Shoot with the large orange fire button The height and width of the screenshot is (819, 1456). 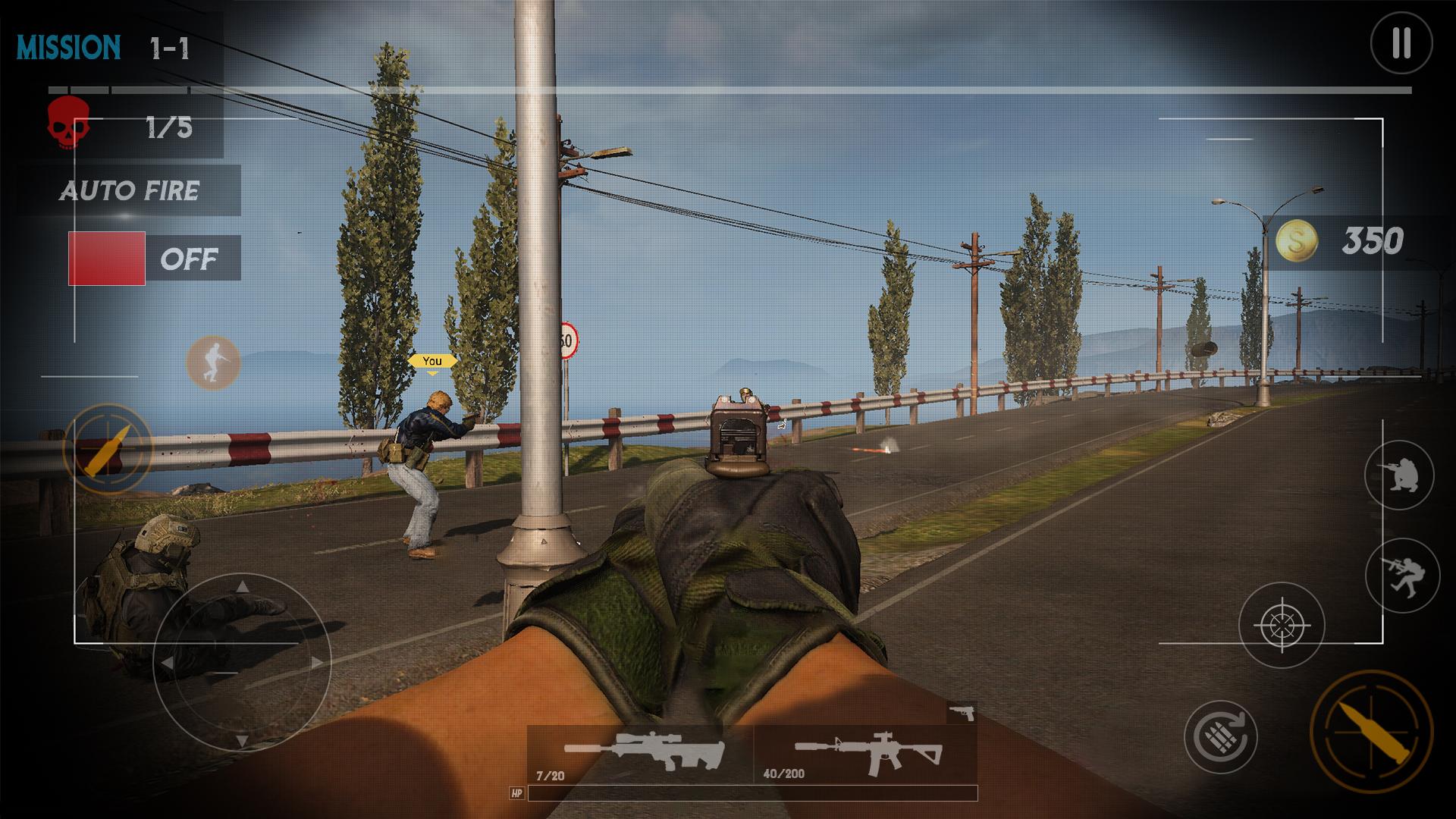click(x=1371, y=732)
